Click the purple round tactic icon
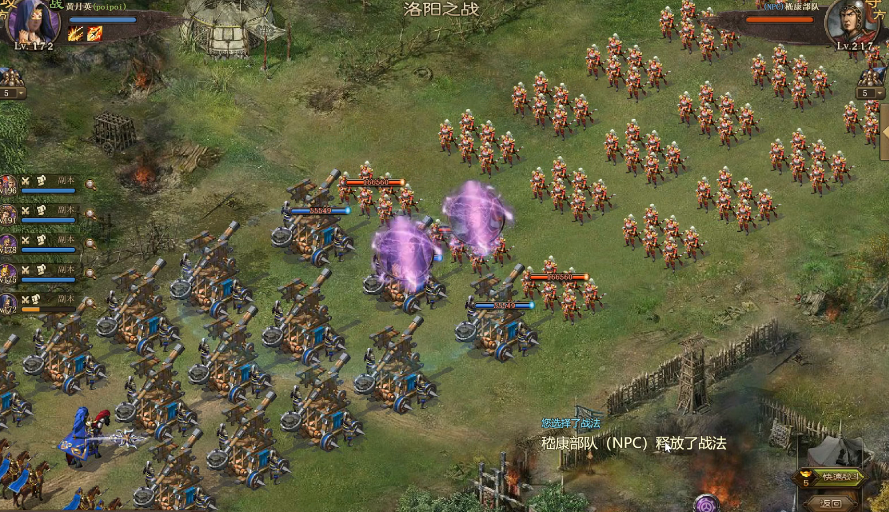This screenshot has height=512, width=889. (x=707, y=503)
